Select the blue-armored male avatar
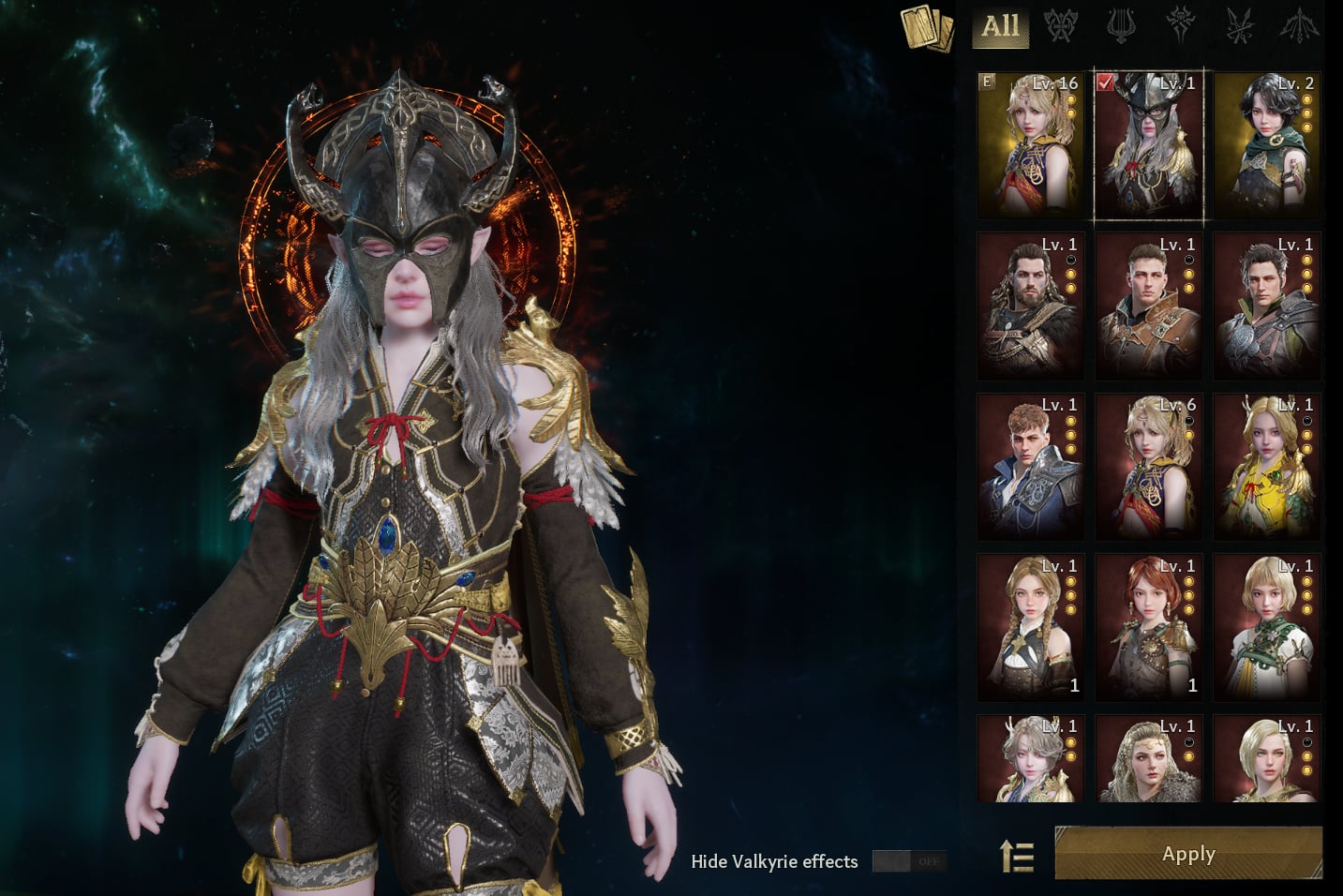Screen dimensions: 1343x896 tap(1030, 467)
